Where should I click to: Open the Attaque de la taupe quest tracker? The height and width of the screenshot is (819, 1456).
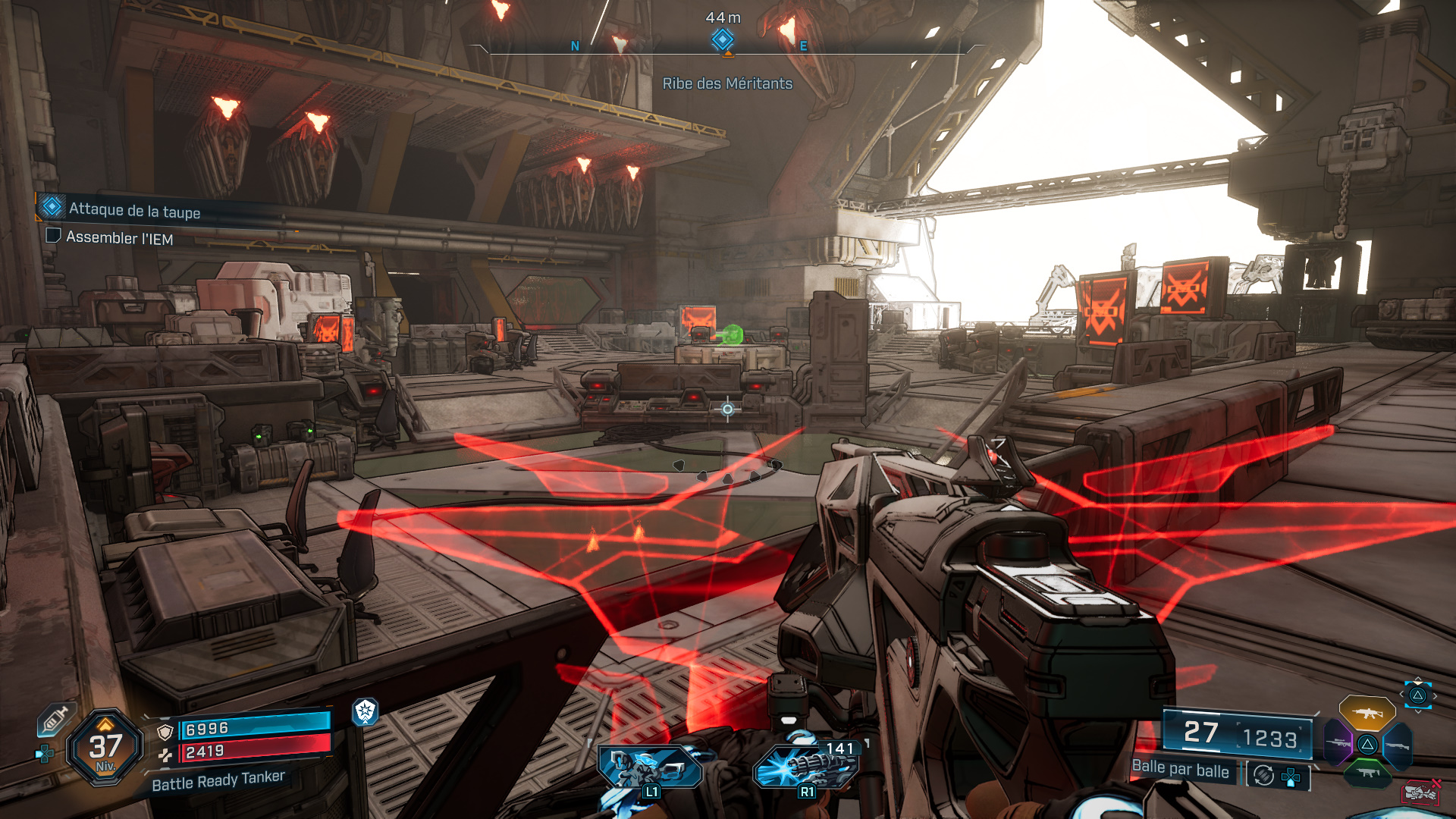click(133, 210)
